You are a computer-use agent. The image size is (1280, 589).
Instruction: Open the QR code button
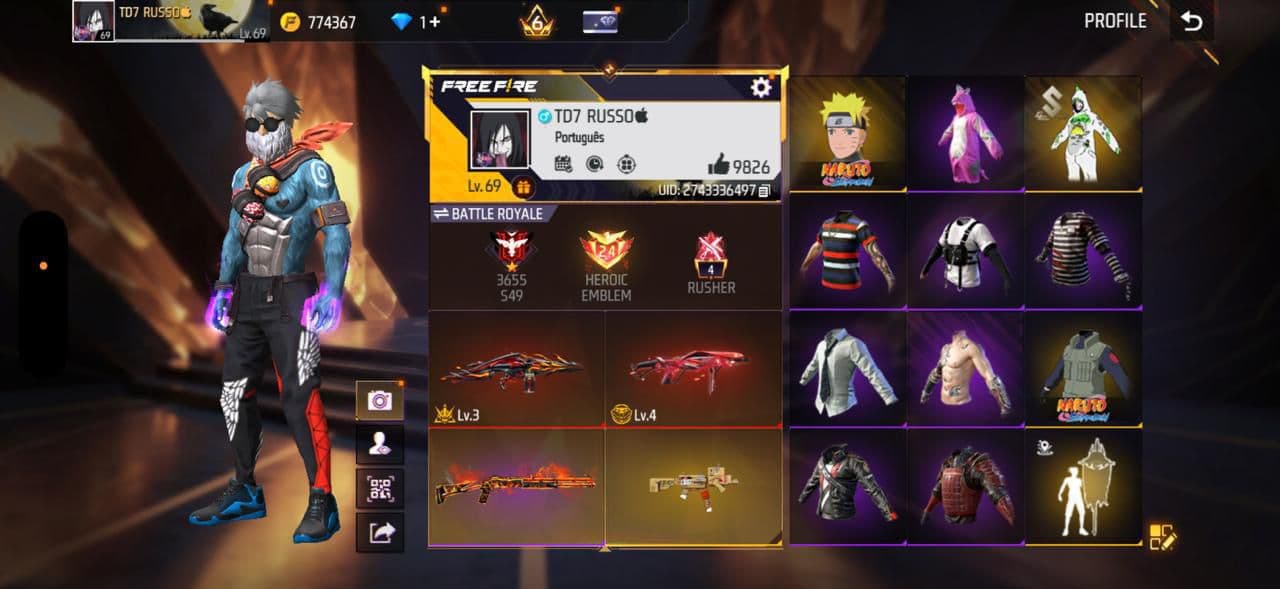[380, 489]
